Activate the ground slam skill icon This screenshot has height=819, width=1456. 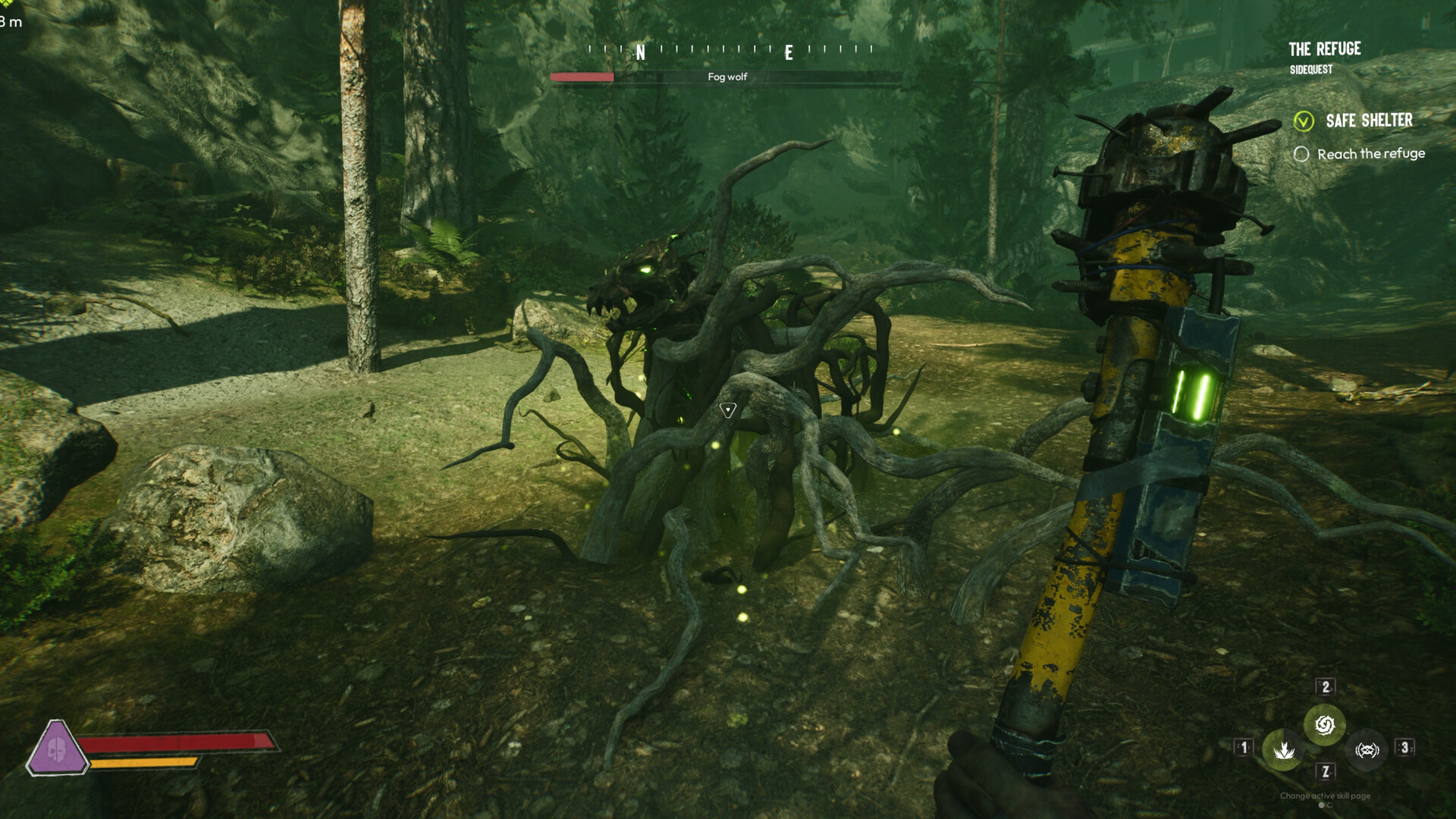tap(1283, 750)
